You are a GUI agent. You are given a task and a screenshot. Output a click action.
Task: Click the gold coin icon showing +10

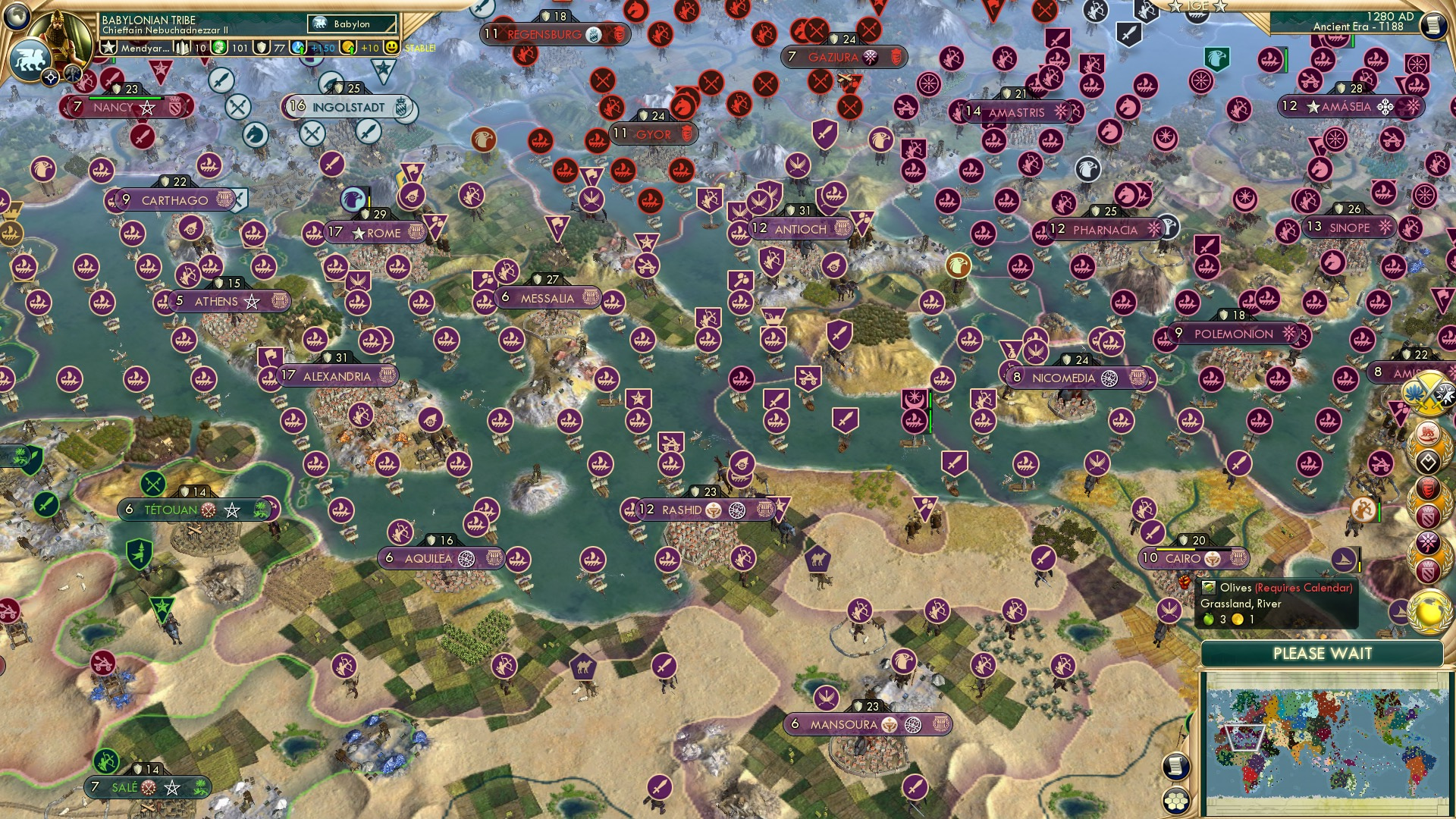pos(348,48)
